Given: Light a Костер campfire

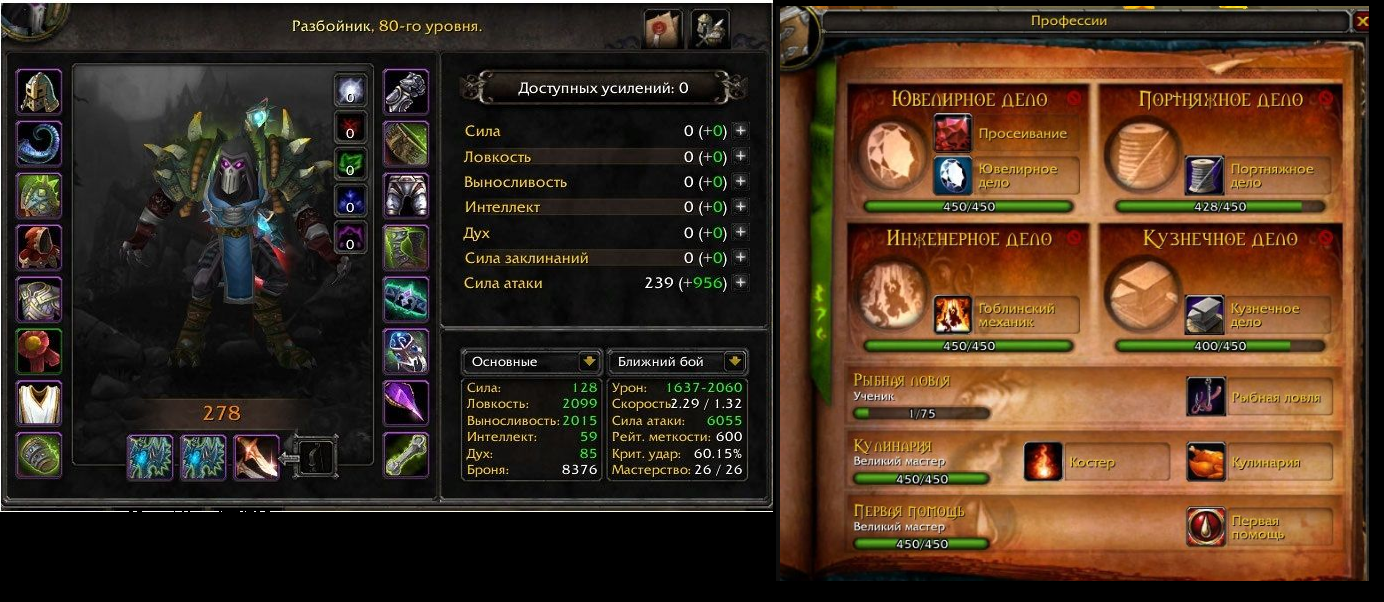Looking at the screenshot, I should pyautogui.click(x=1043, y=462).
